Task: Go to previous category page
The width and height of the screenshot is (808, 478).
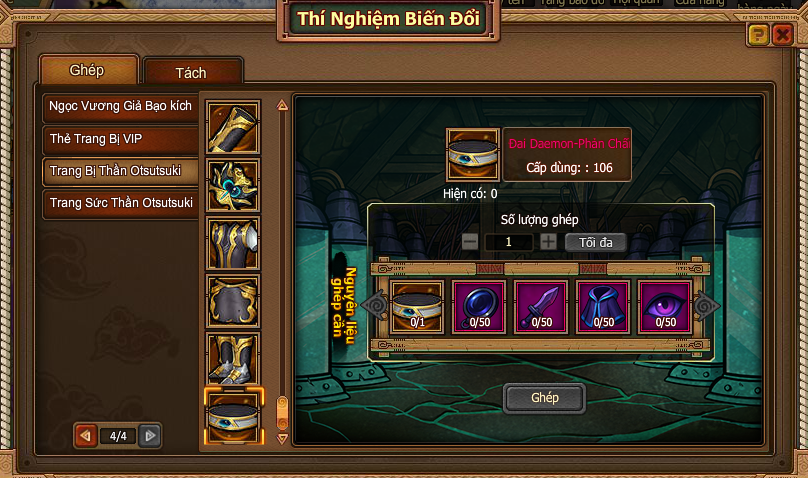Action: (x=87, y=436)
